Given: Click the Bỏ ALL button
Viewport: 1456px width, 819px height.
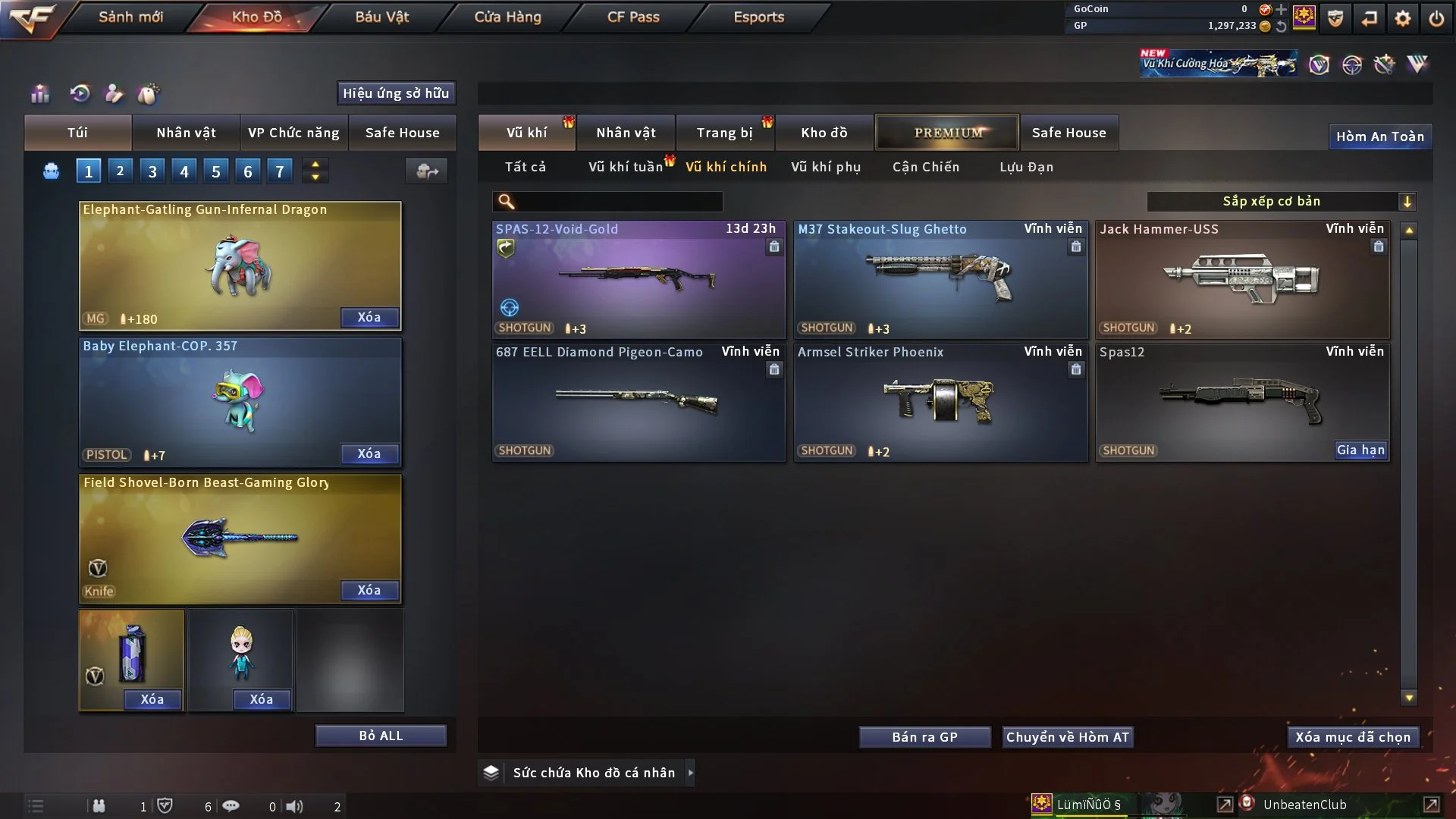Looking at the screenshot, I should pos(381,736).
